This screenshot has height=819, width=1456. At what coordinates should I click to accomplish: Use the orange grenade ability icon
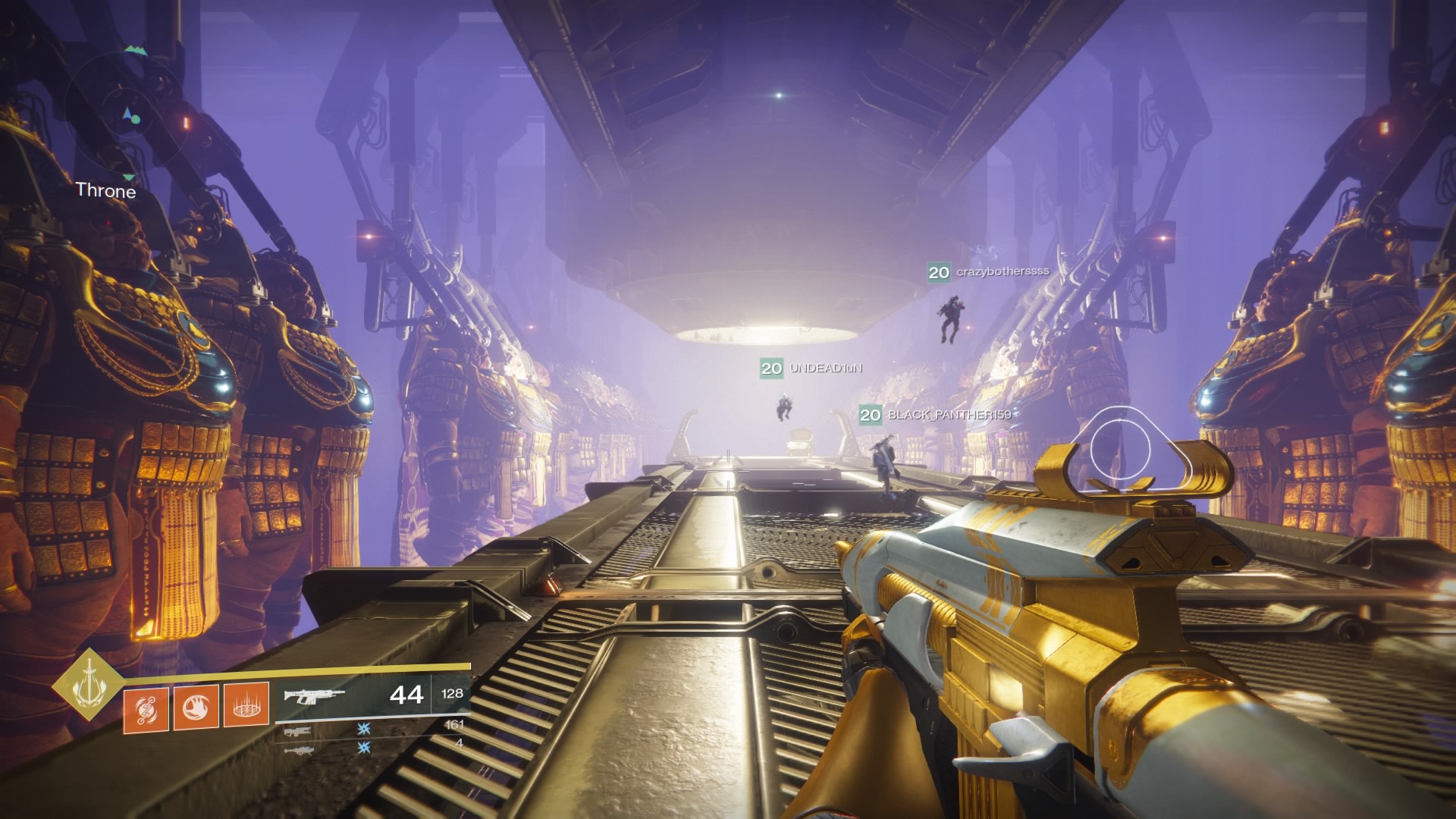click(x=146, y=709)
